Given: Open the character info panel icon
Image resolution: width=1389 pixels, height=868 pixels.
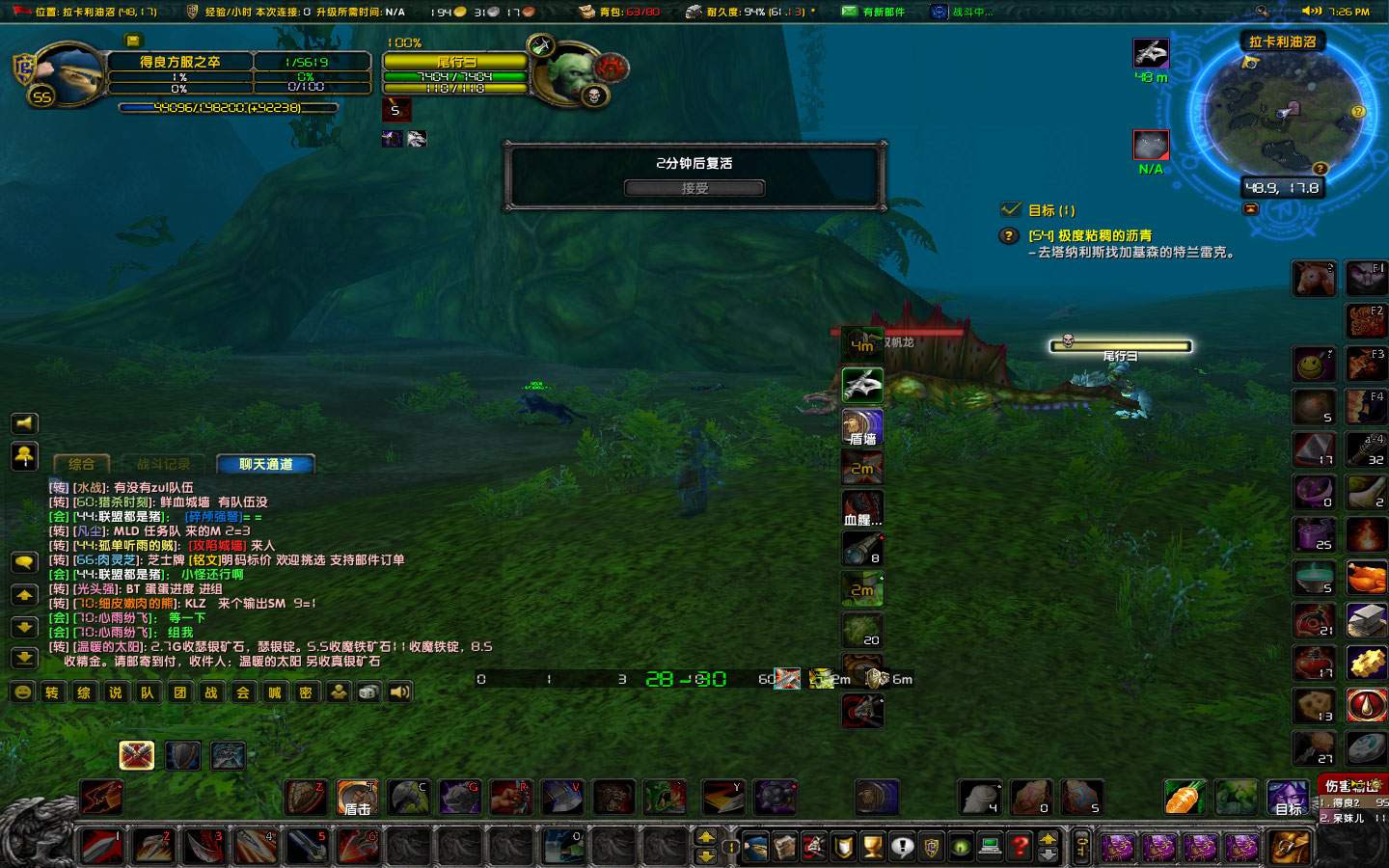Looking at the screenshot, I should coord(756,847).
